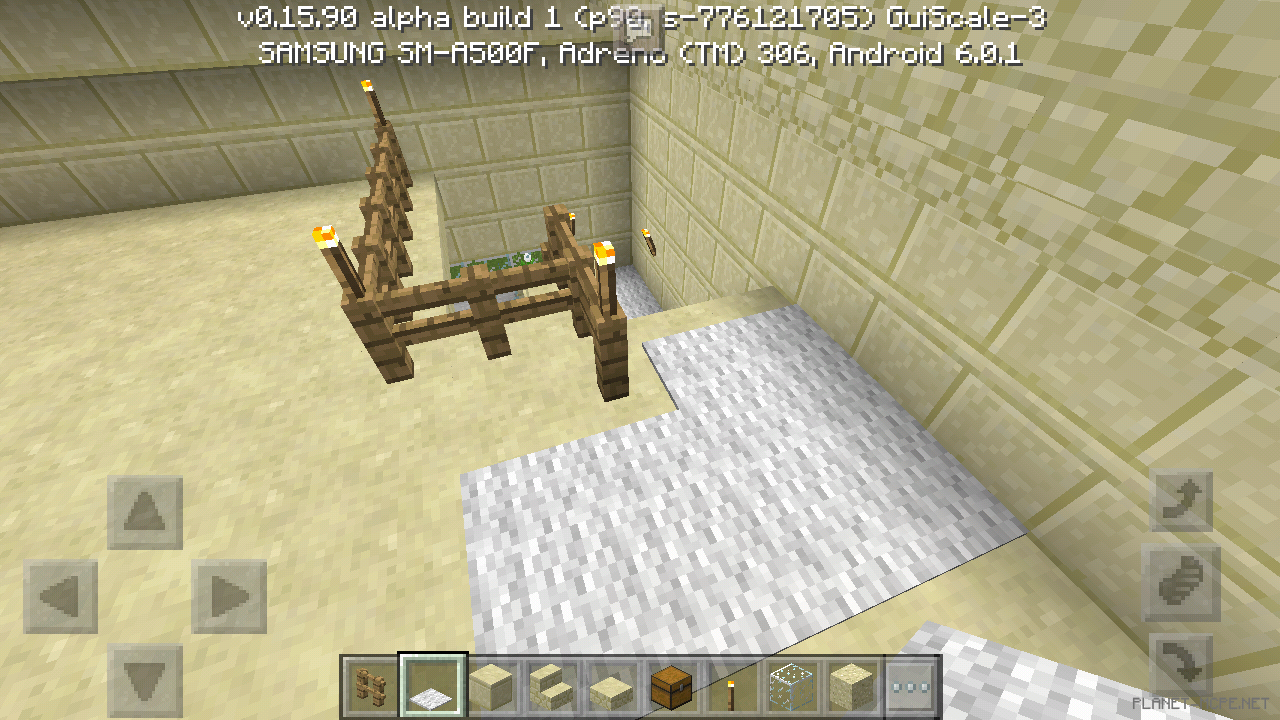
Task: Tap the D-pad right arrow
Action: pyautogui.click(x=229, y=597)
